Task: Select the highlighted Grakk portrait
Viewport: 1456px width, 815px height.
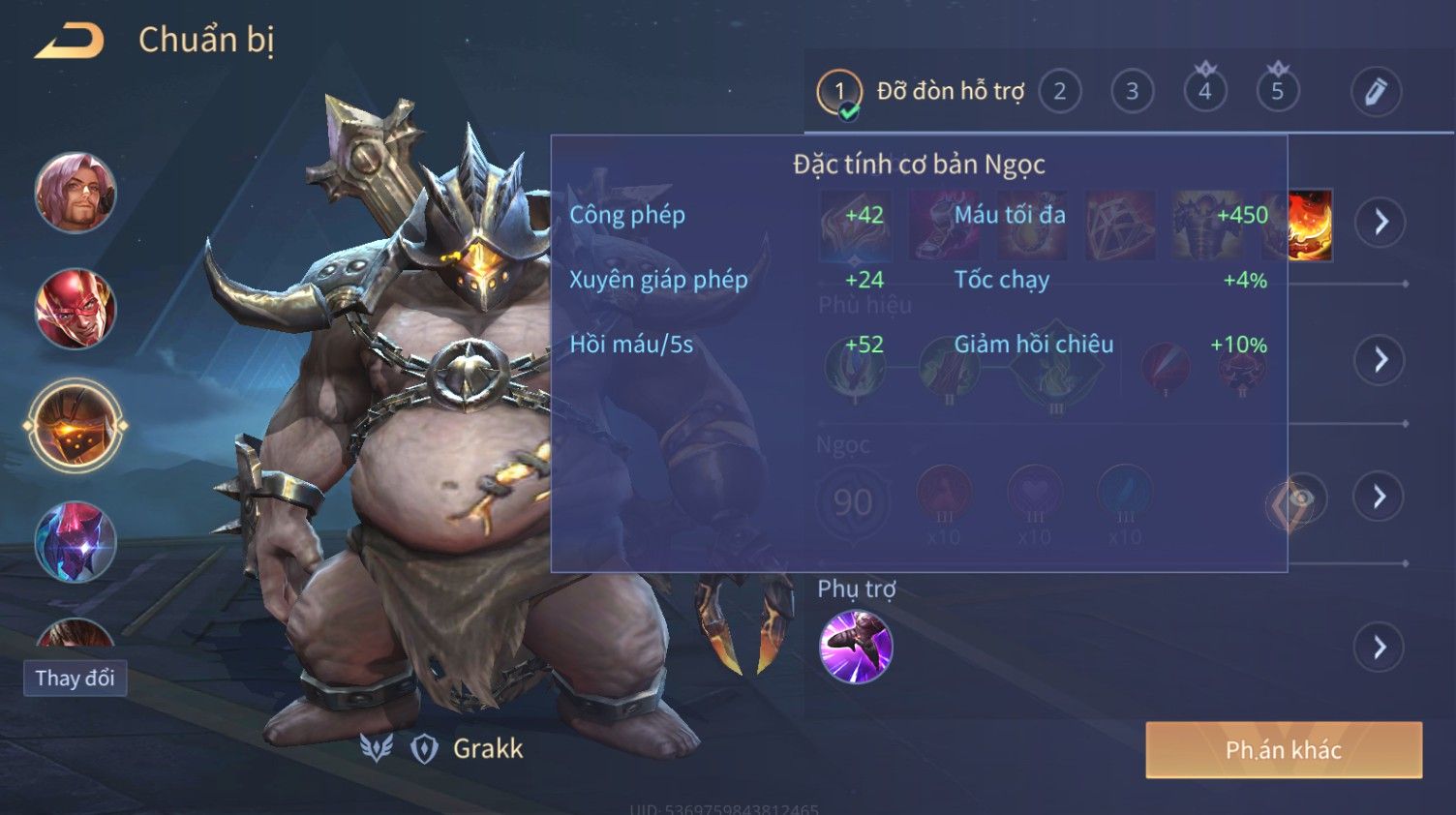Action: pyautogui.click(x=76, y=426)
